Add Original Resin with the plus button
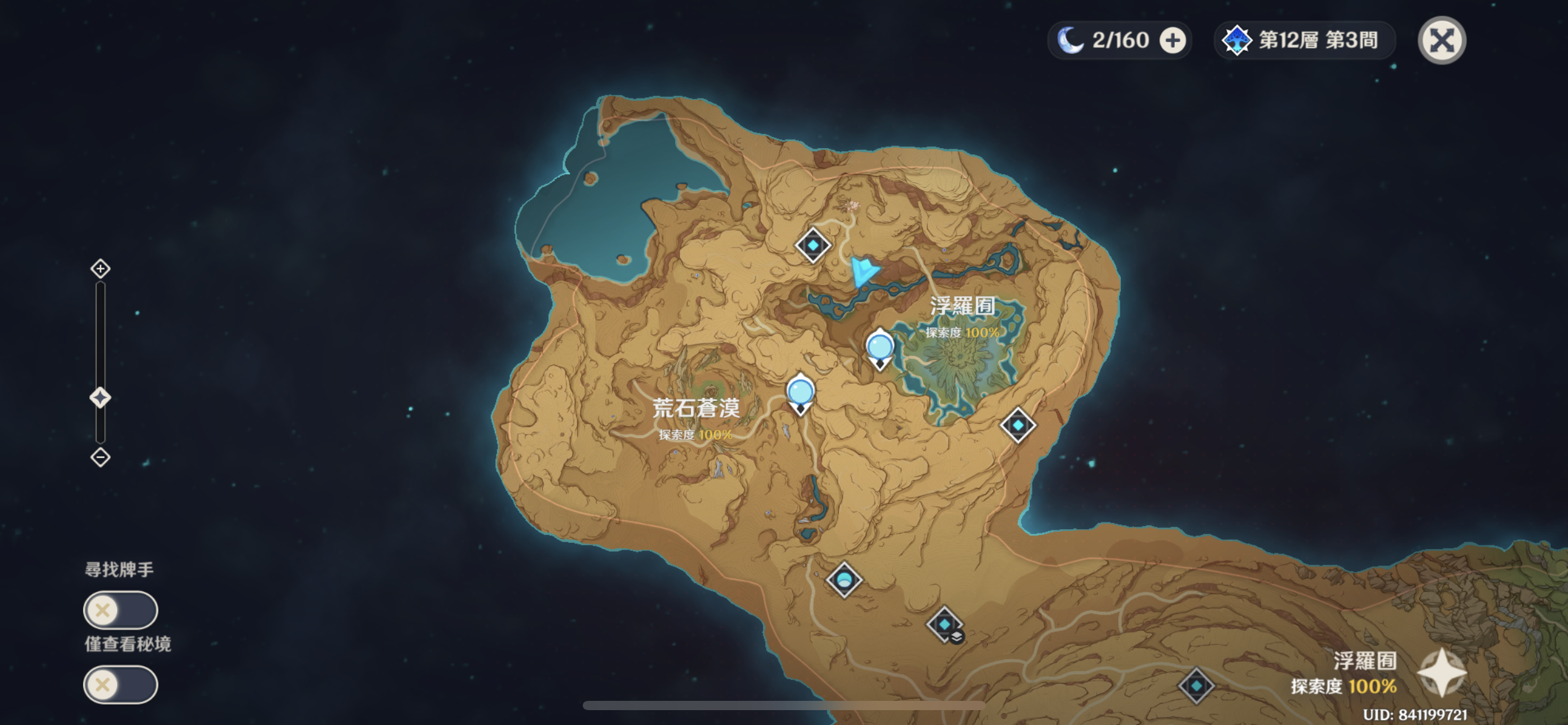This screenshot has width=1568, height=725. (1172, 41)
